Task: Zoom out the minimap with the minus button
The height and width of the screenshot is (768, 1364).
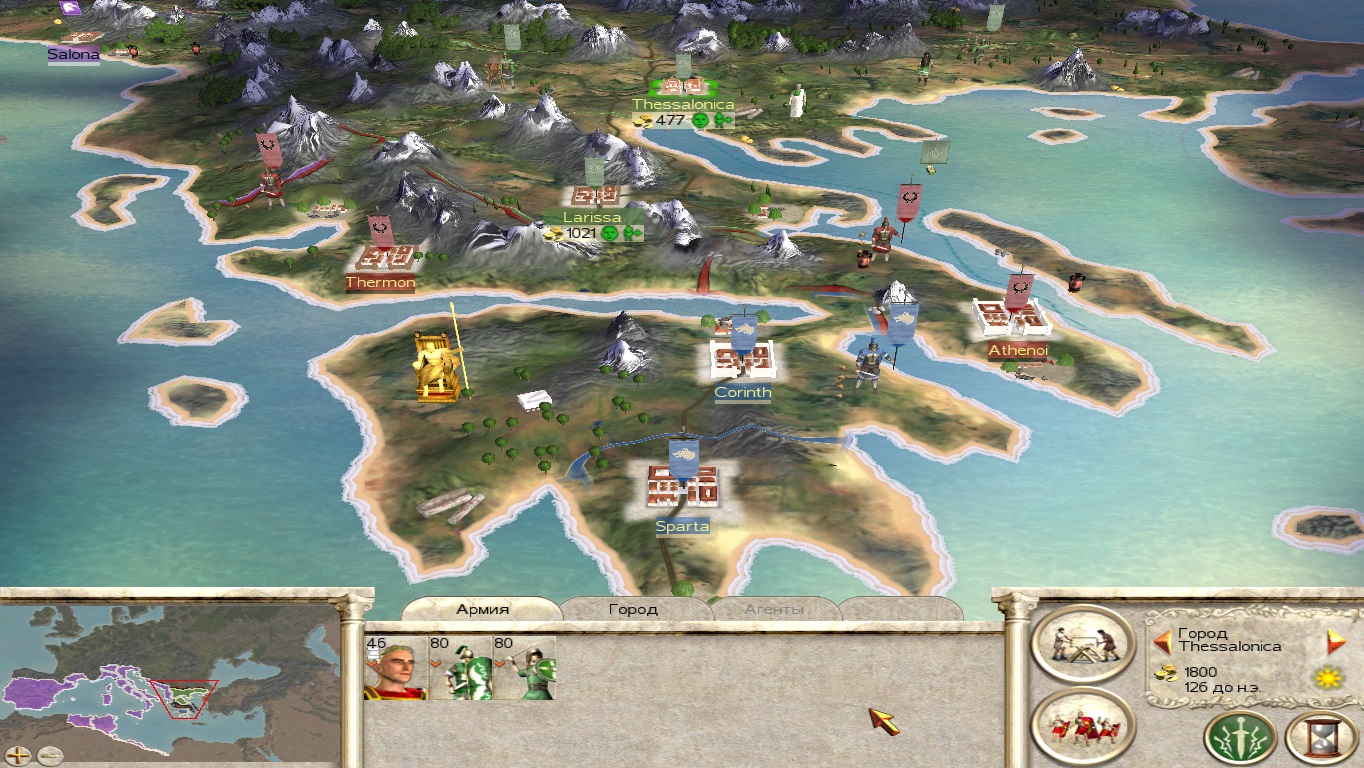Action: 49,755
